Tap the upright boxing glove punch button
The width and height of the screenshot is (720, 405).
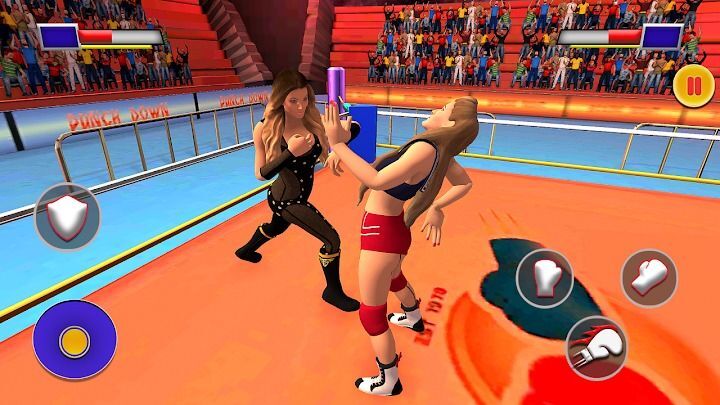(x=544, y=276)
